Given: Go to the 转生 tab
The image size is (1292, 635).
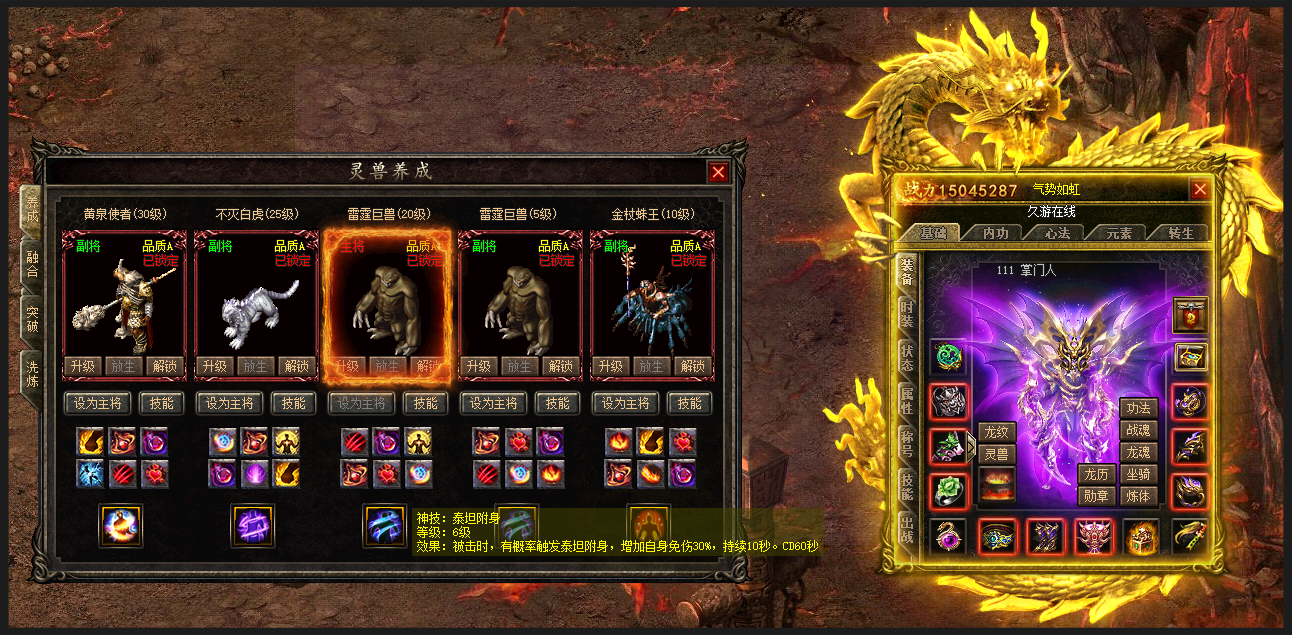Looking at the screenshot, I should pyautogui.click(x=1181, y=233).
